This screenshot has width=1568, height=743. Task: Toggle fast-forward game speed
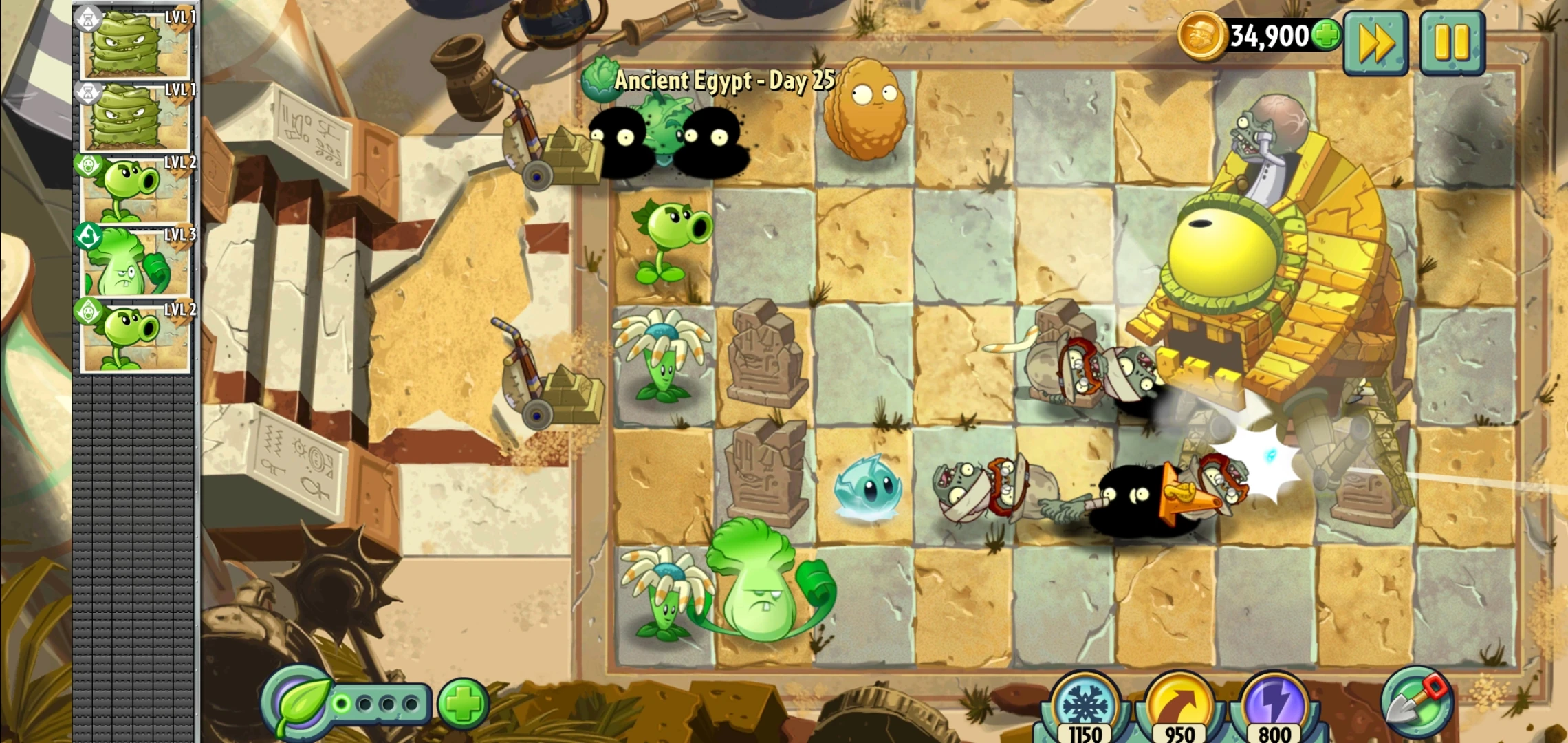pos(1375,41)
